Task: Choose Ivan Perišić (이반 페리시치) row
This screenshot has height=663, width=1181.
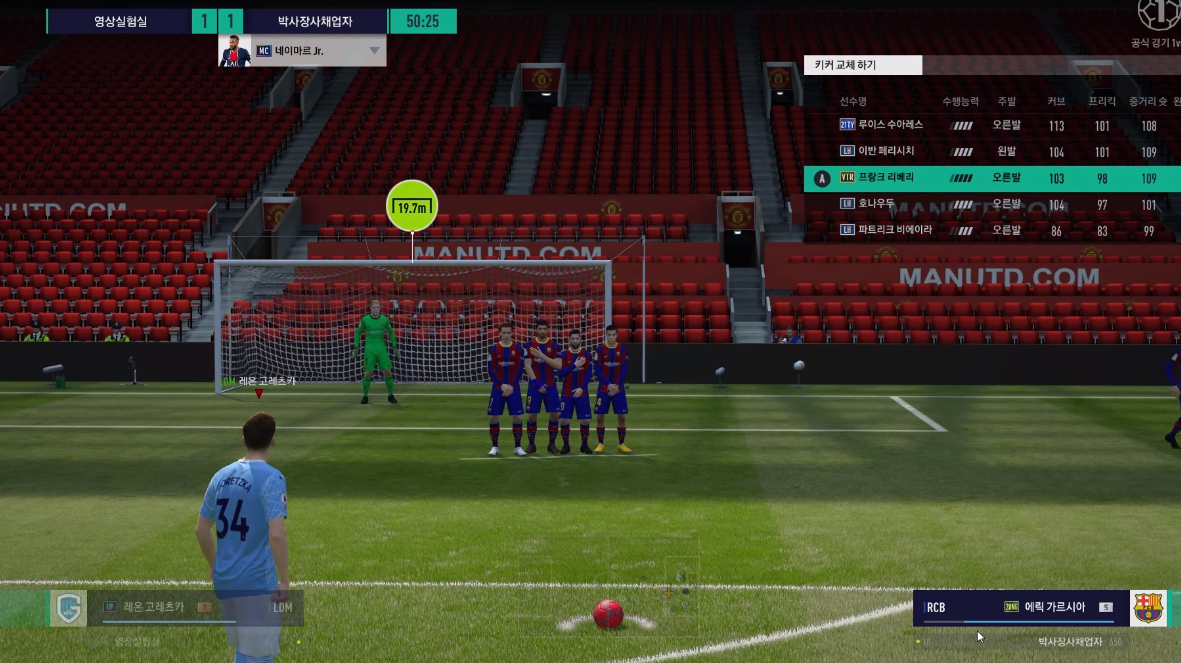Action: (886, 152)
